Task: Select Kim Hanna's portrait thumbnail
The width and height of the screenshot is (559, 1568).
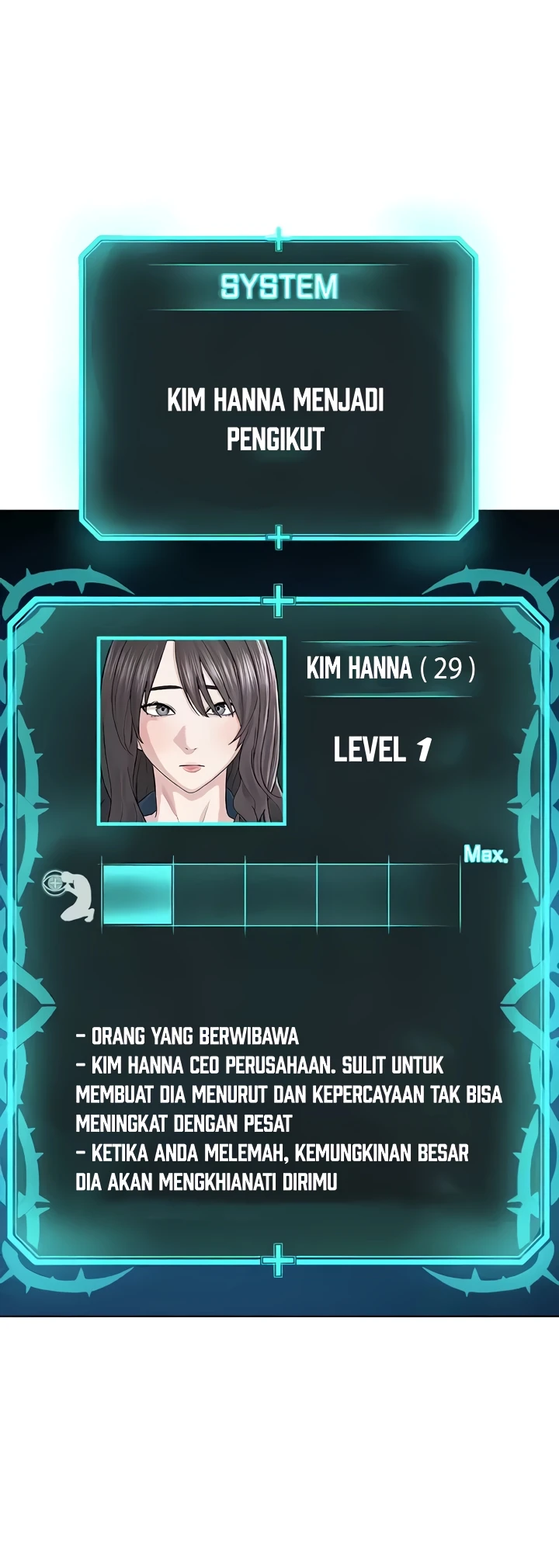Action: [x=191, y=730]
